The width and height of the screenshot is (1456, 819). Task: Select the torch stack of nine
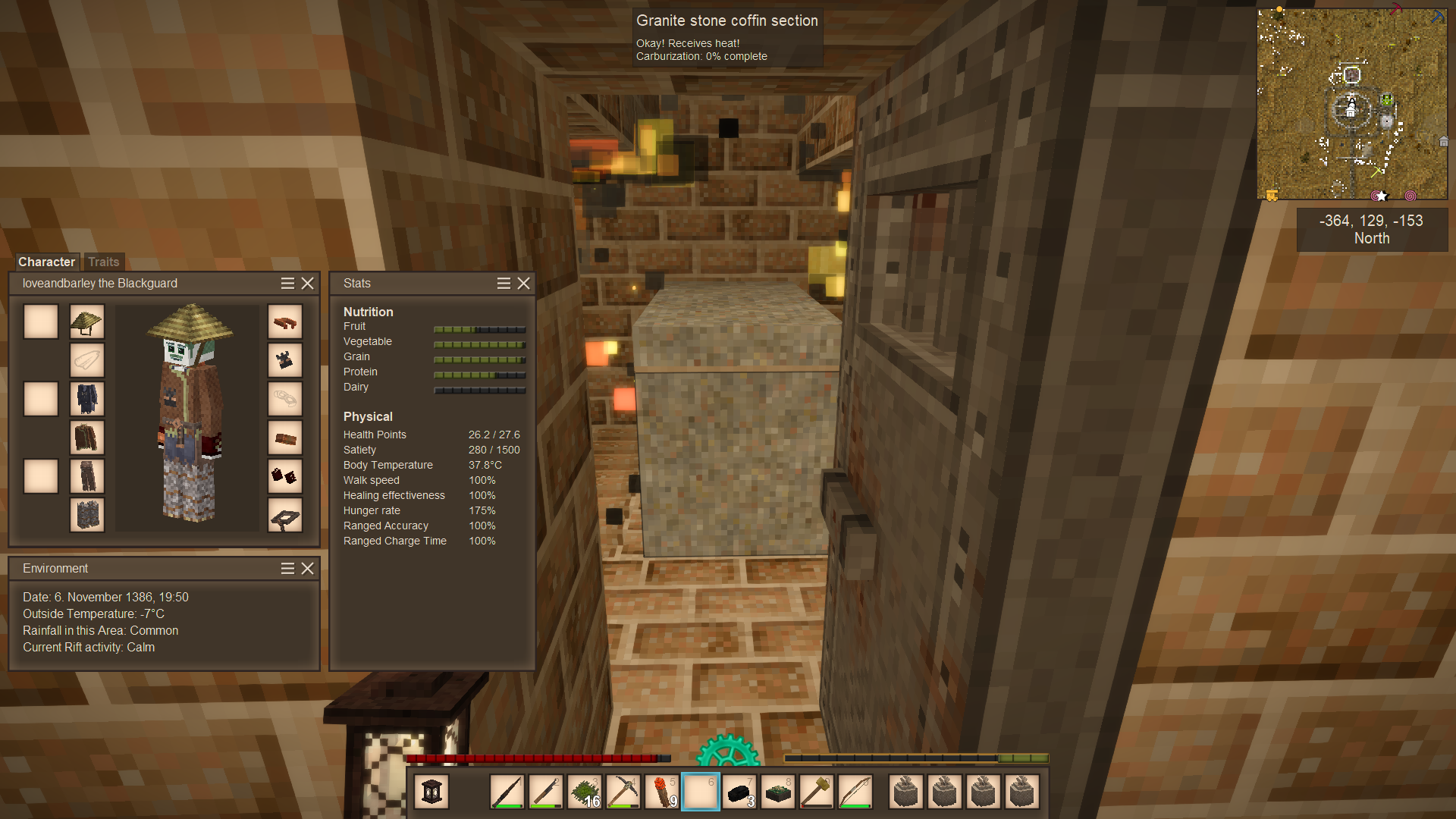(662, 792)
